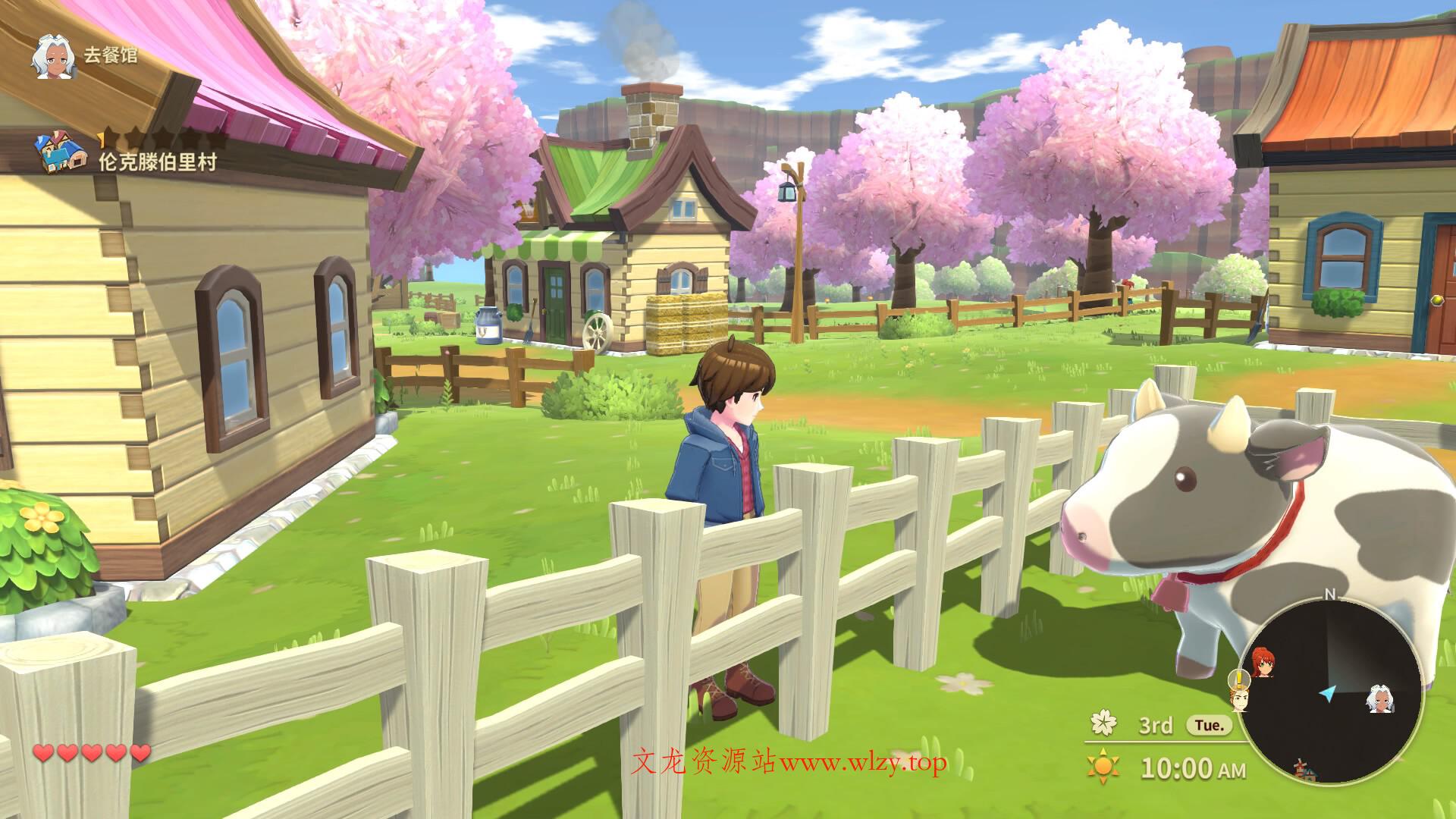Click the quest NPC portrait showing white-haired woman
Image resolution: width=1456 pixels, height=819 pixels.
pyautogui.click(x=53, y=58)
